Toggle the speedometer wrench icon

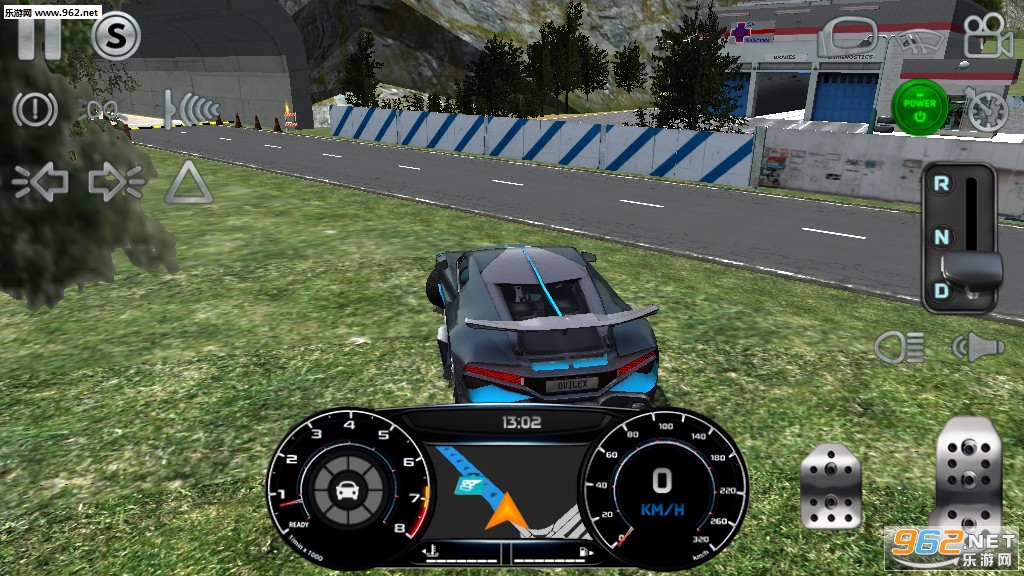[x=985, y=107]
